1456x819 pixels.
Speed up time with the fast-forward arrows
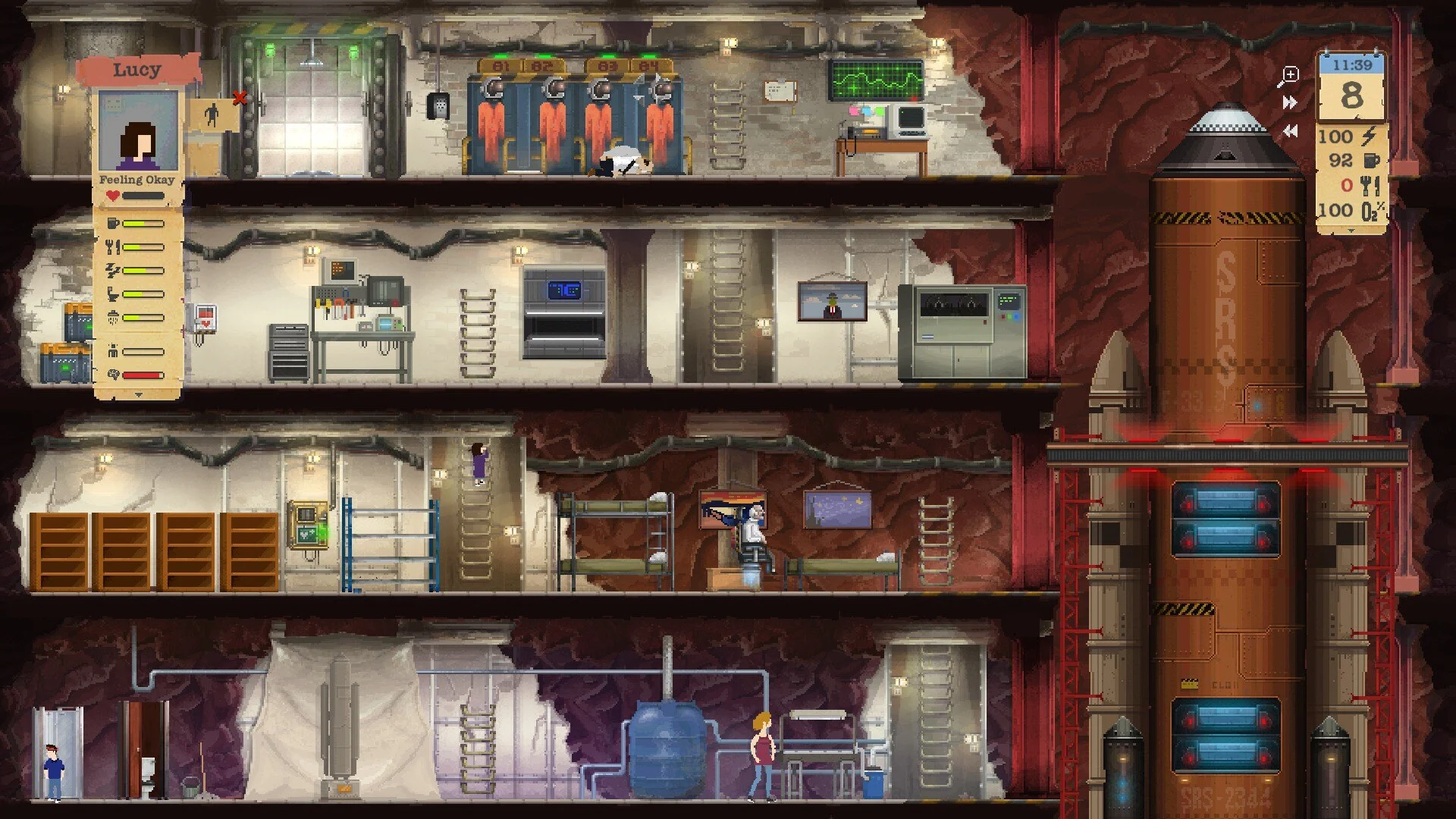coord(1289,102)
